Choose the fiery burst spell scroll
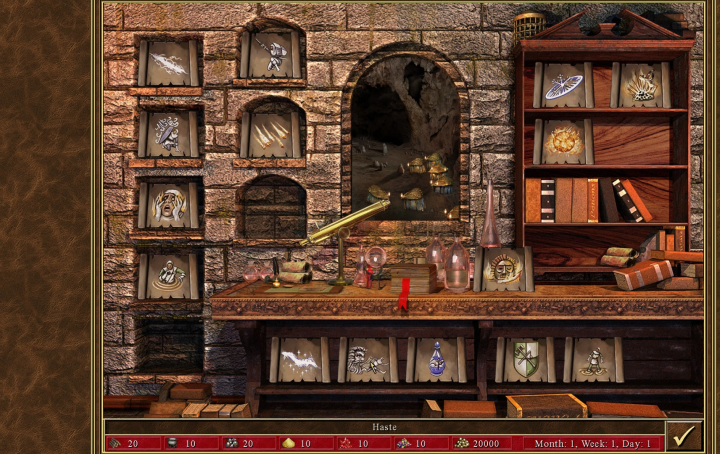 click(x=564, y=141)
